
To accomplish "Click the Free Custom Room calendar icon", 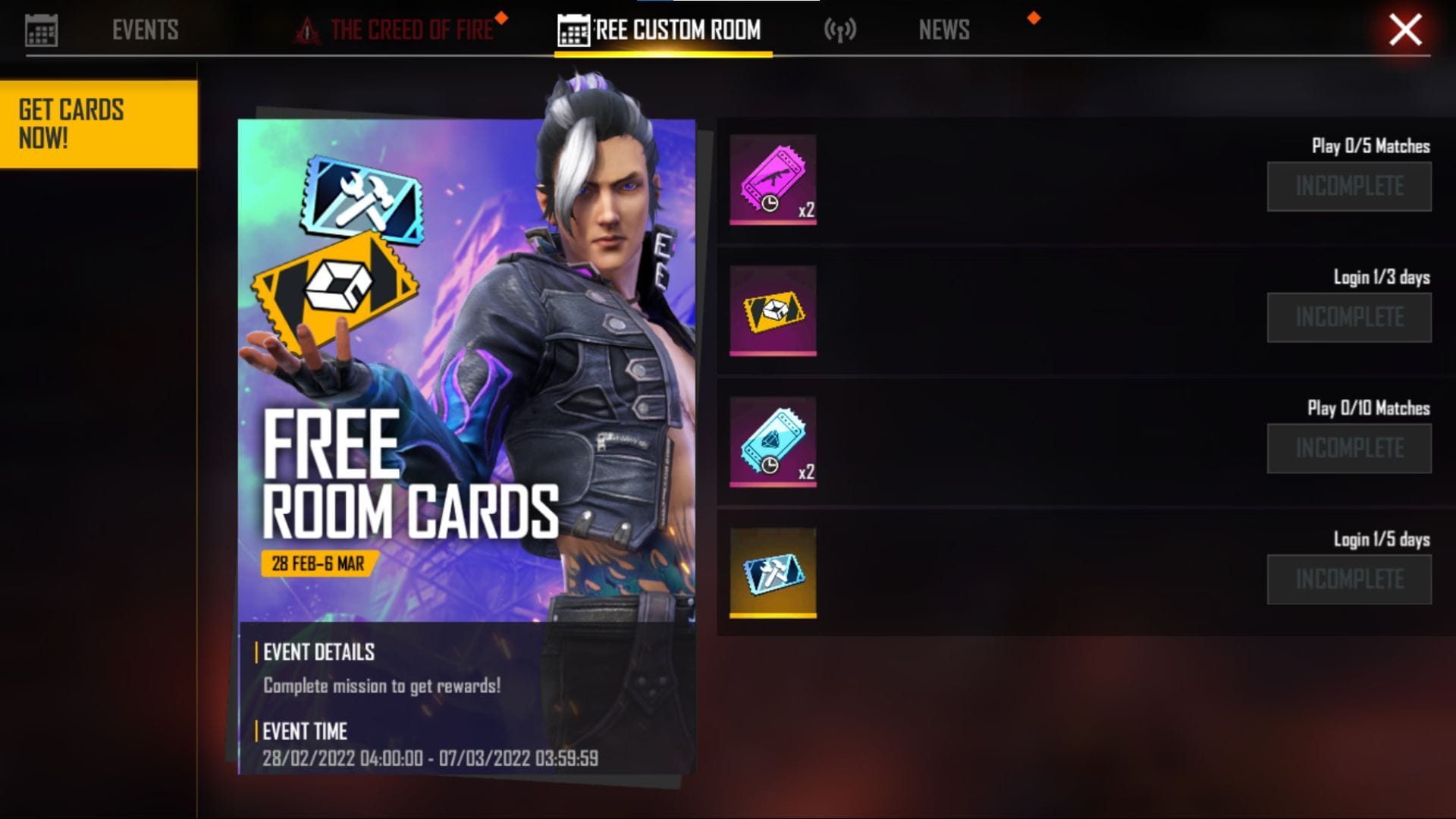I will 573,30.
